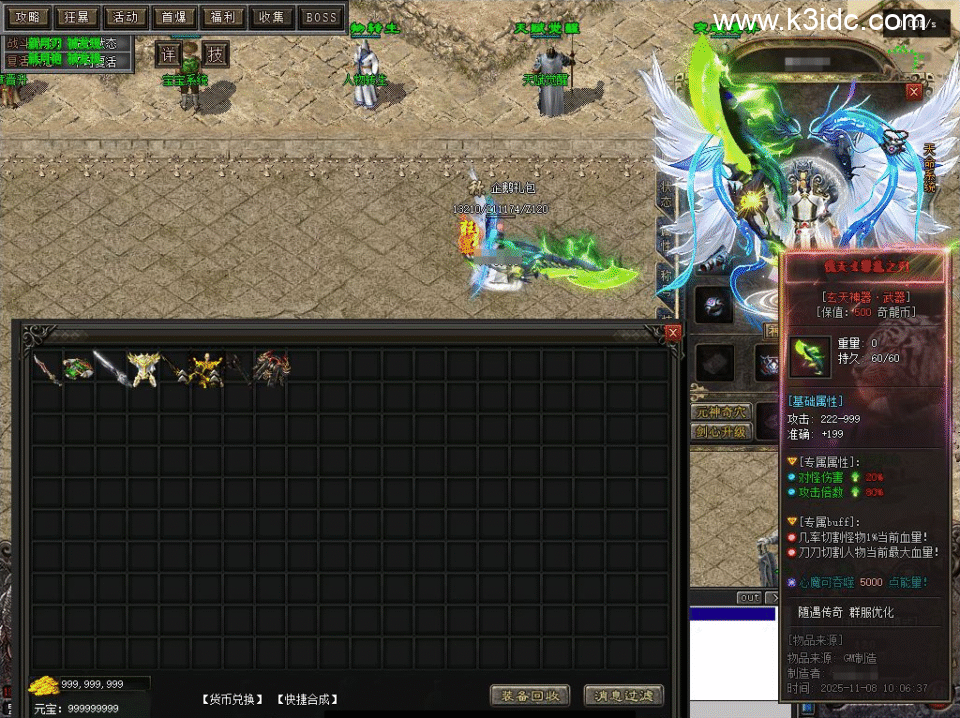The height and width of the screenshot is (718, 960).
Task: Click the 狂暴 button
Action: click(76, 17)
